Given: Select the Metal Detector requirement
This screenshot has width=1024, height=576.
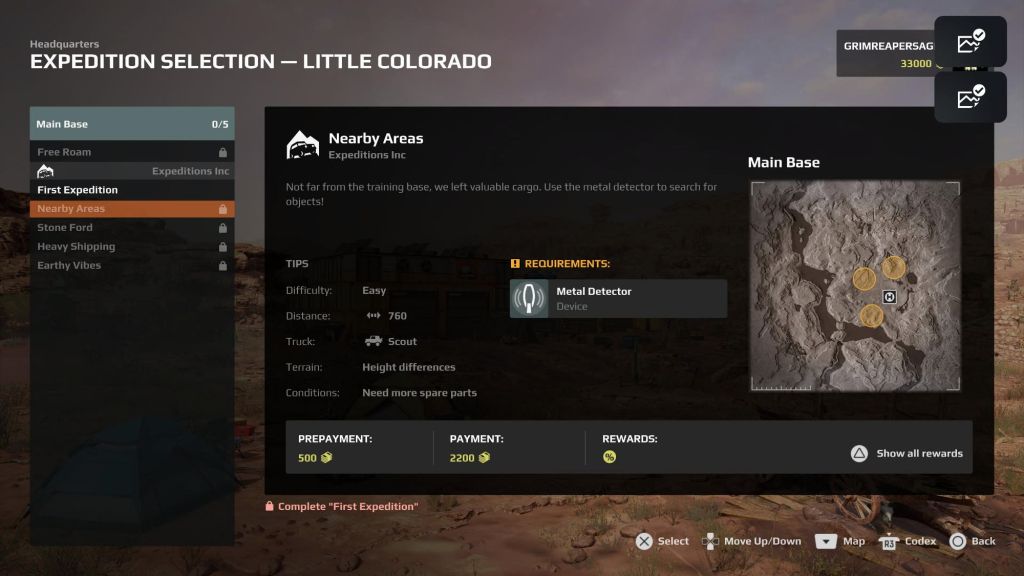Looking at the screenshot, I should 618,298.
